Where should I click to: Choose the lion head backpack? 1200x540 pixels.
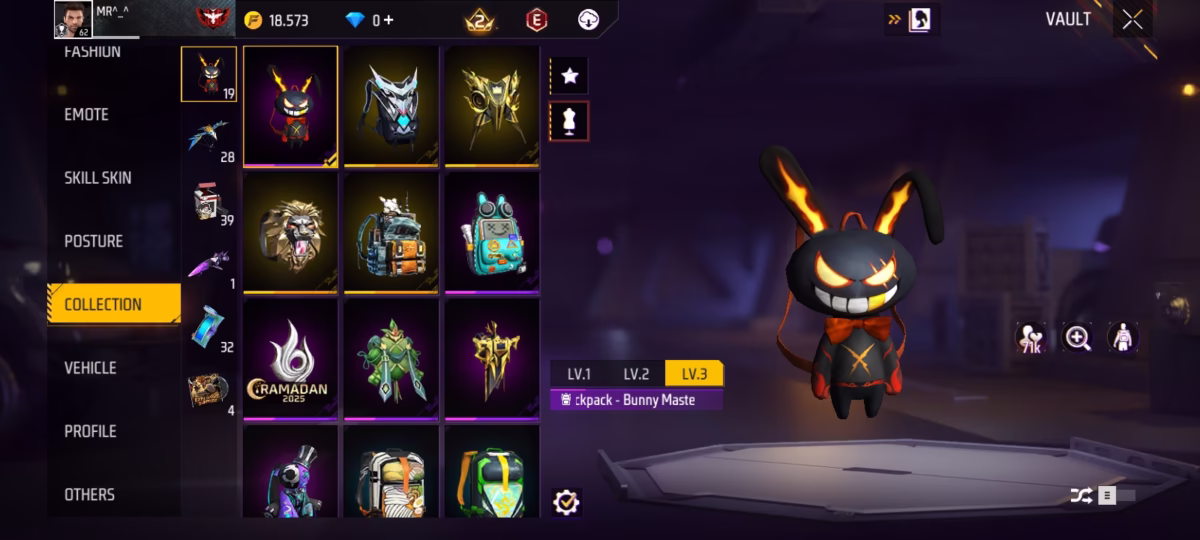[x=290, y=232]
